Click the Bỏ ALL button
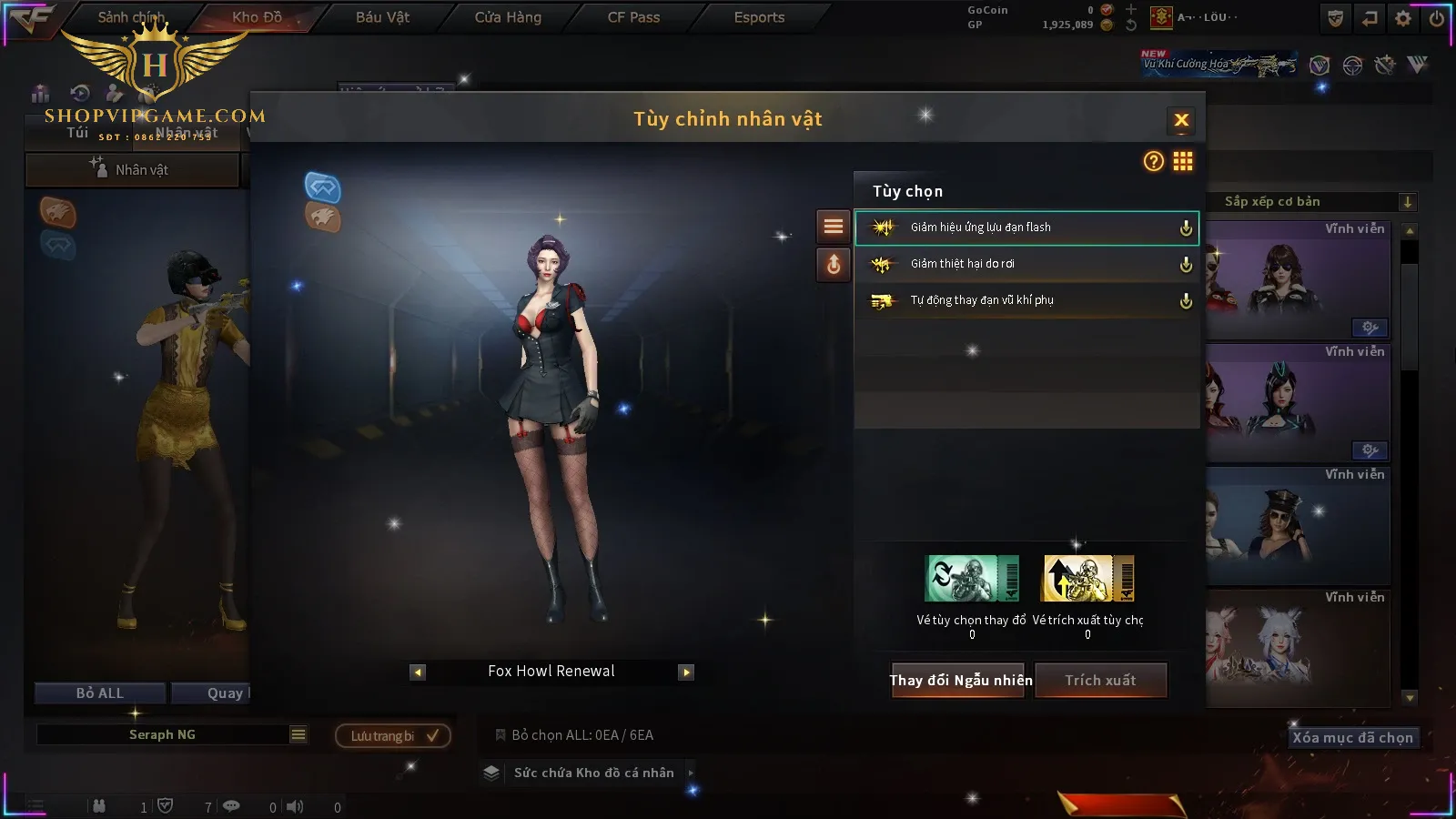The image size is (1456, 819). click(100, 693)
